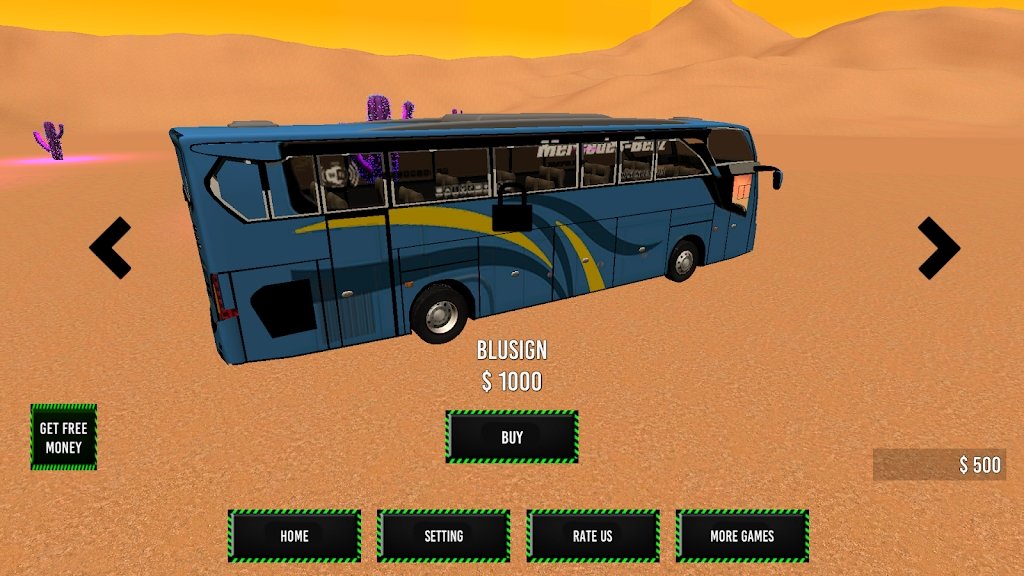Image resolution: width=1024 pixels, height=576 pixels.
Task: Return to the Home screen
Action: tap(294, 536)
